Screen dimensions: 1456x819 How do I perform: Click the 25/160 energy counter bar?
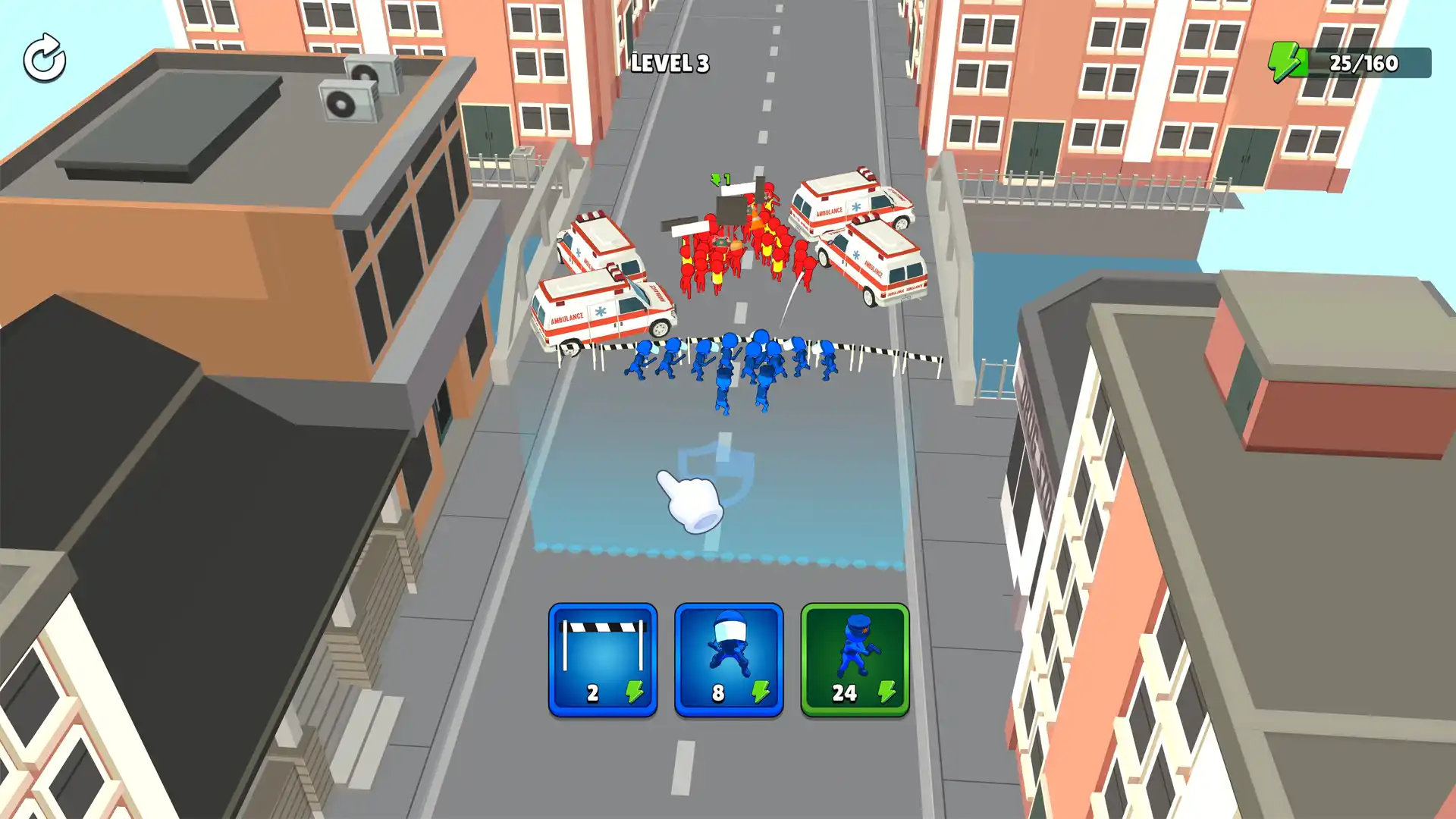click(1357, 63)
